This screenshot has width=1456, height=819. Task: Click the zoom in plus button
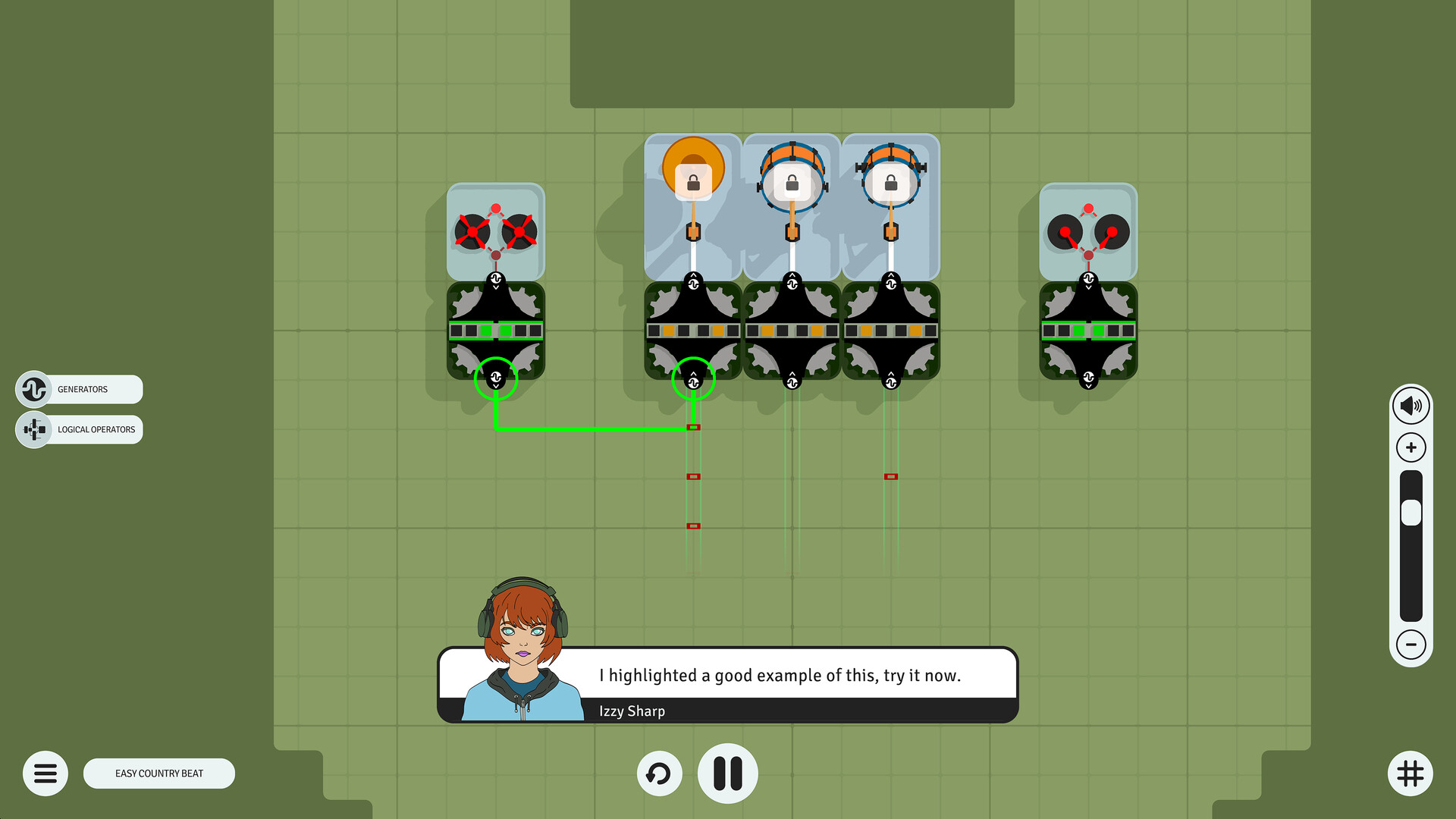pyautogui.click(x=1411, y=447)
